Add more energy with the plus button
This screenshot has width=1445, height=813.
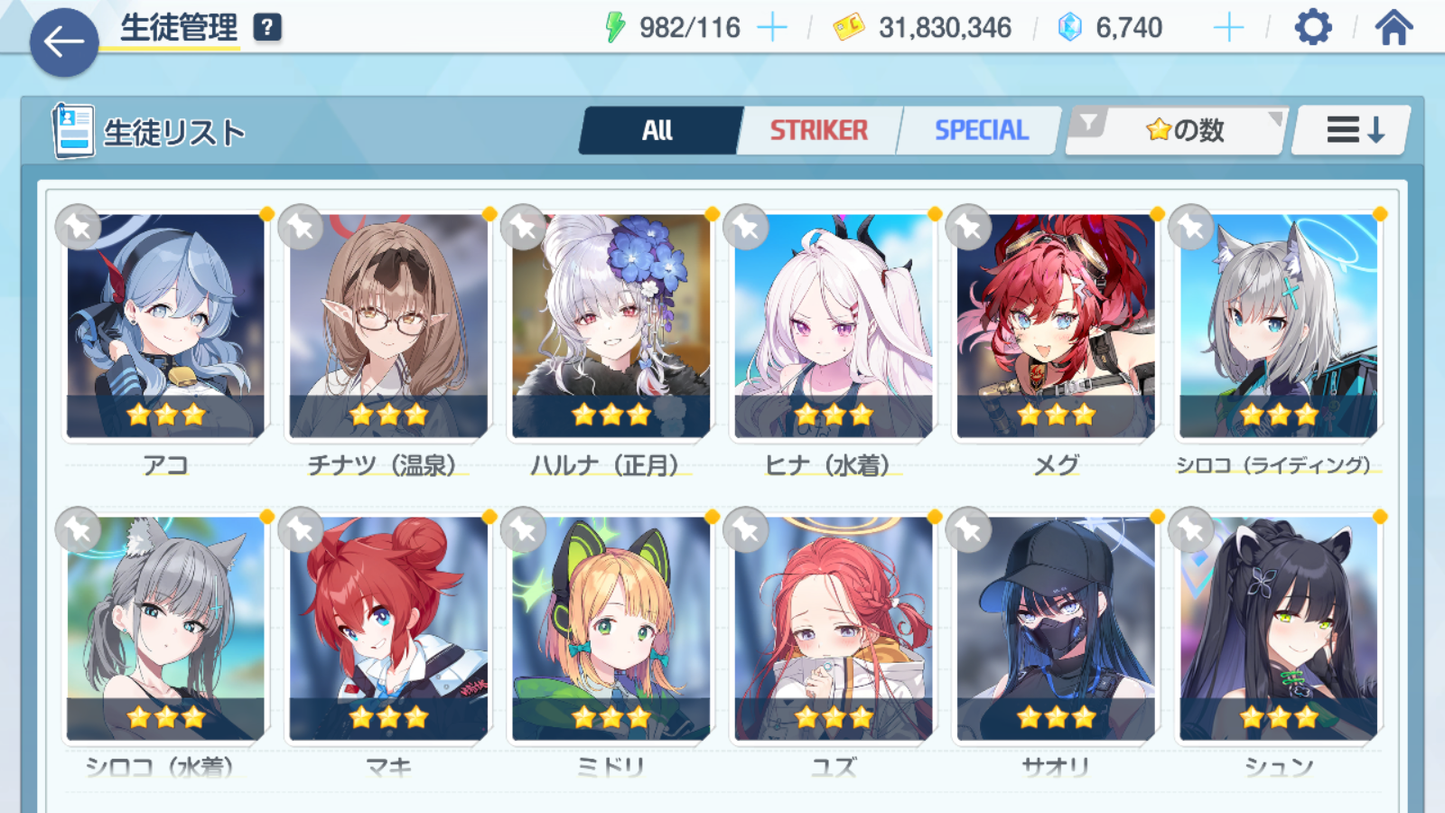click(x=772, y=28)
